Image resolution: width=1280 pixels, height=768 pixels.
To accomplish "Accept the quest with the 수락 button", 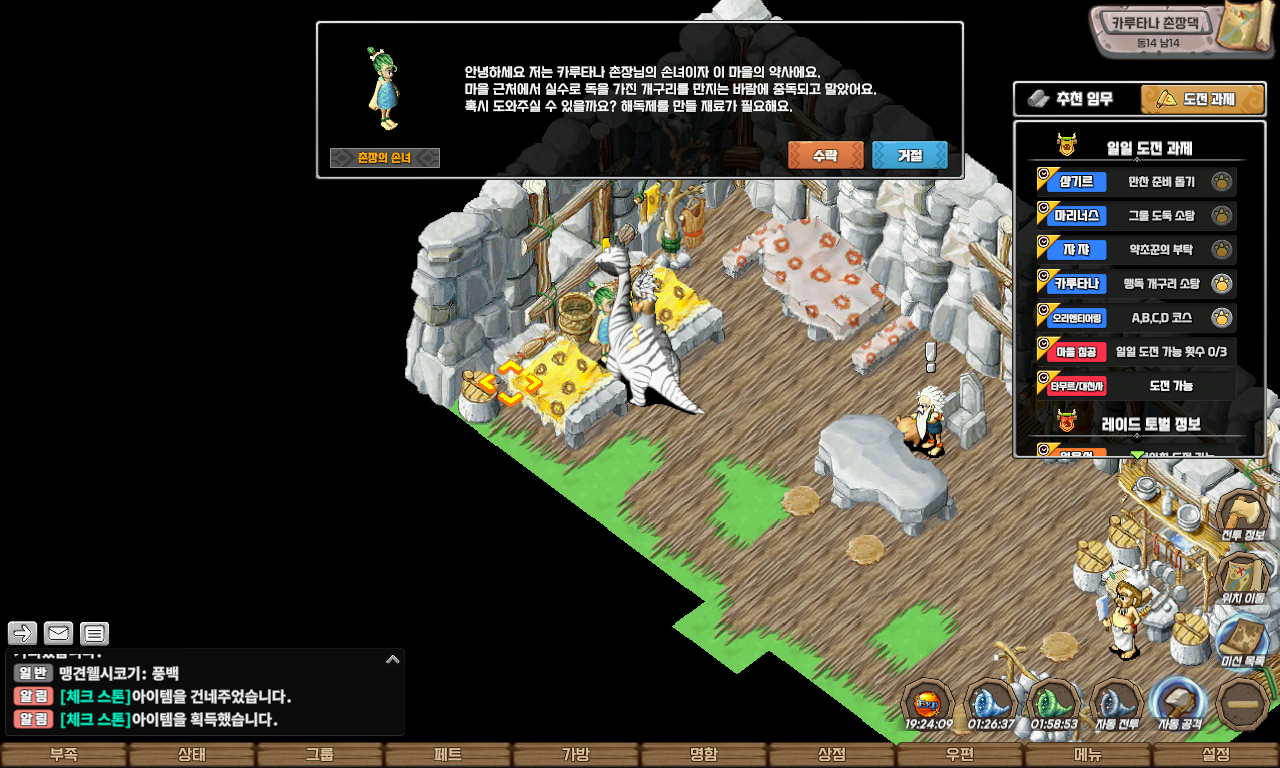I will pos(825,155).
